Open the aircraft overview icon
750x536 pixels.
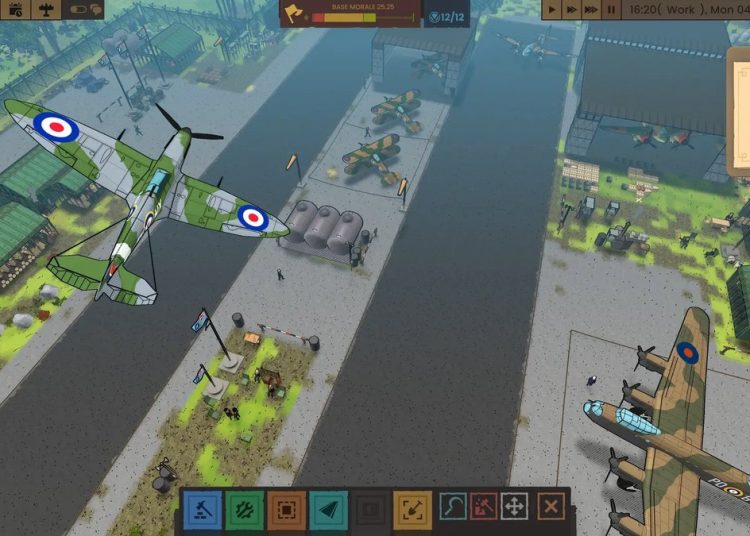click(x=46, y=9)
